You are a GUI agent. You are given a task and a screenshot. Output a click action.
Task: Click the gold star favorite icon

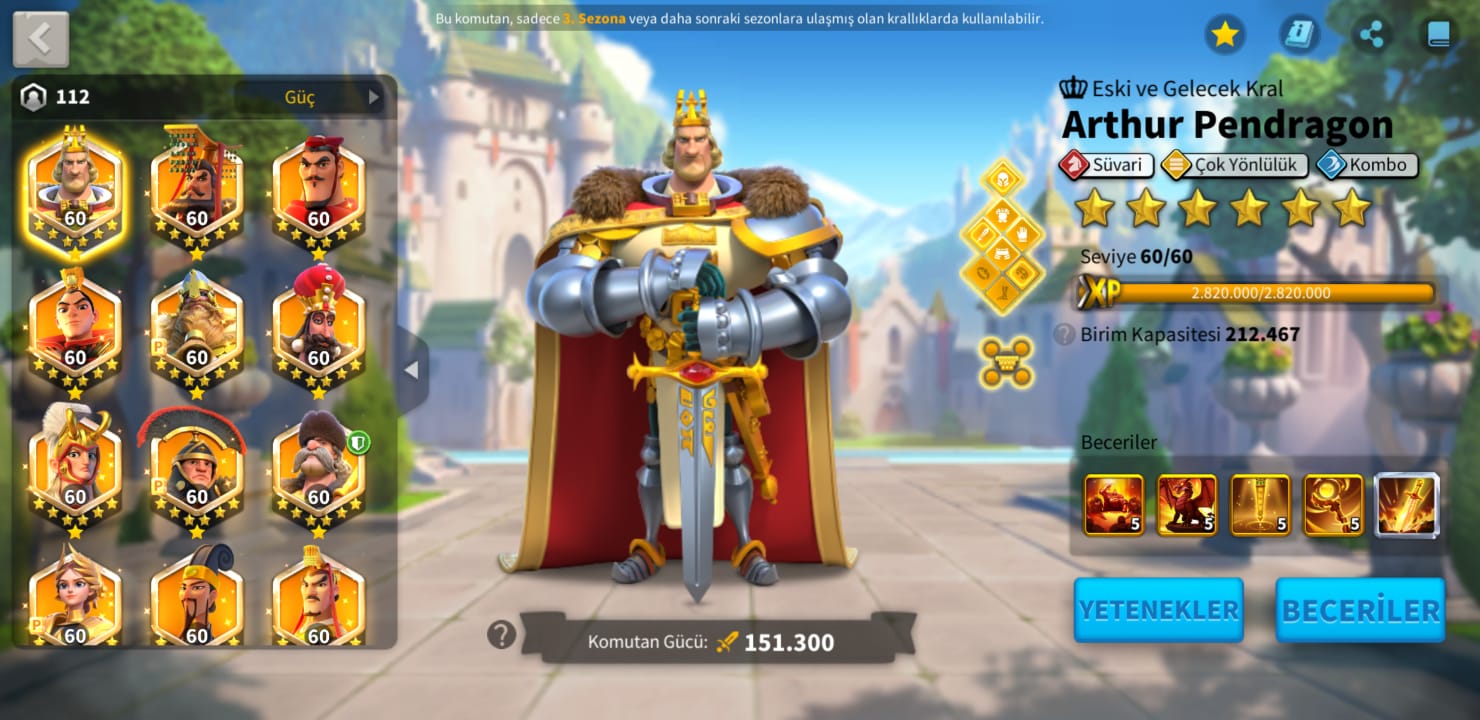tap(1224, 35)
